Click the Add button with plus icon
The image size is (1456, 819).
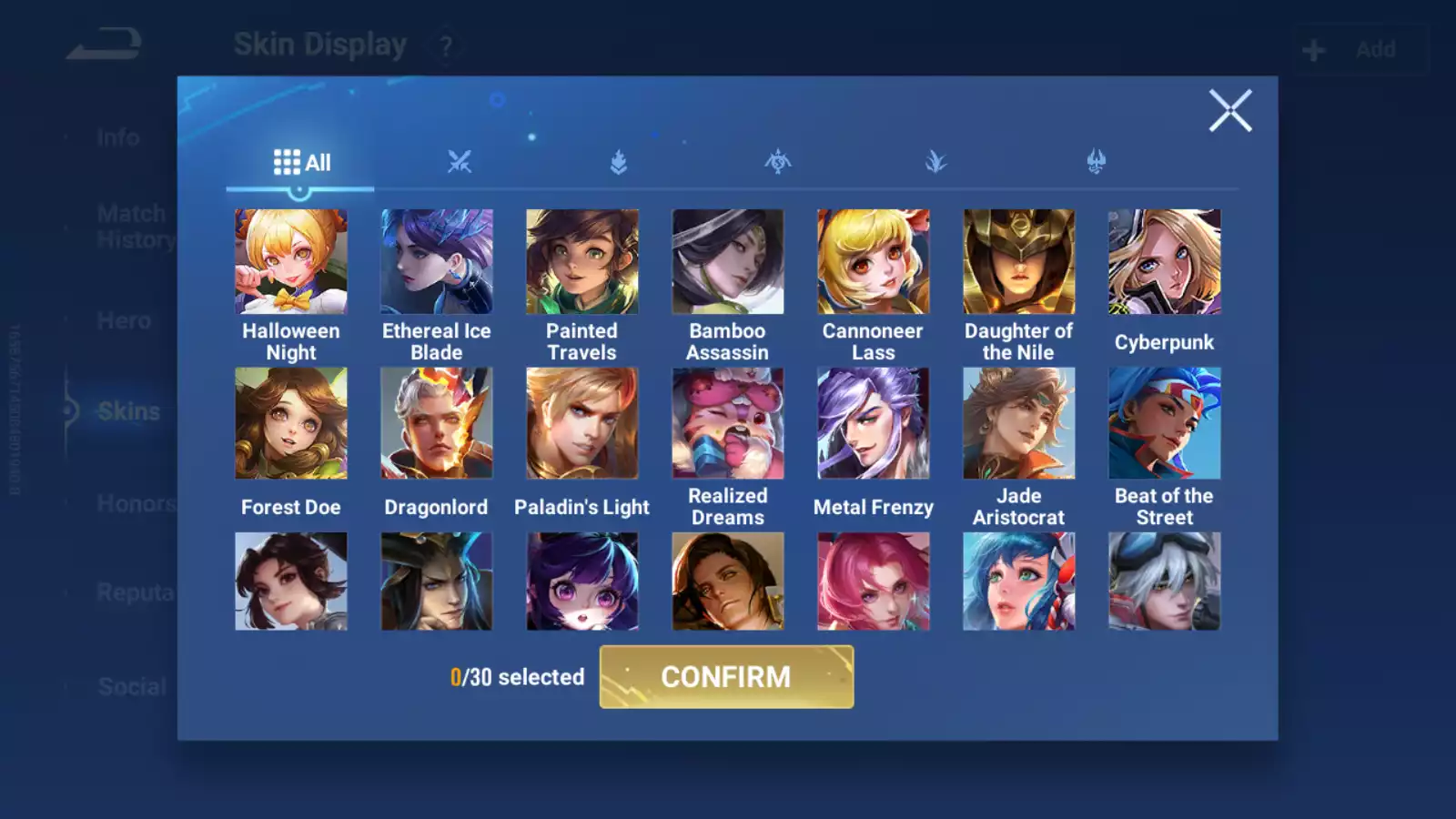1360,49
